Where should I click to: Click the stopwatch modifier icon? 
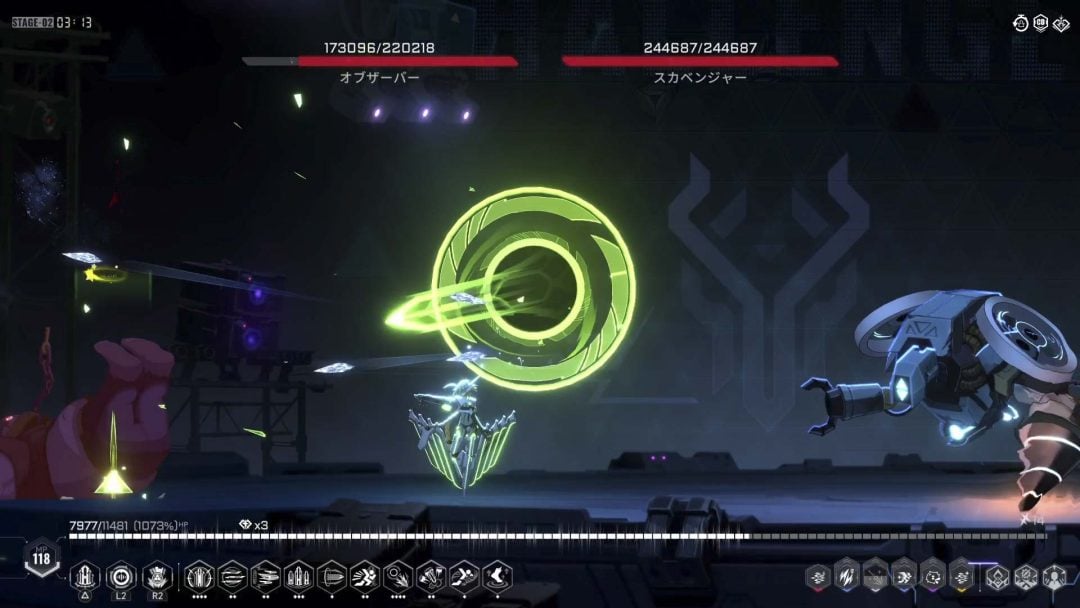(1021, 23)
